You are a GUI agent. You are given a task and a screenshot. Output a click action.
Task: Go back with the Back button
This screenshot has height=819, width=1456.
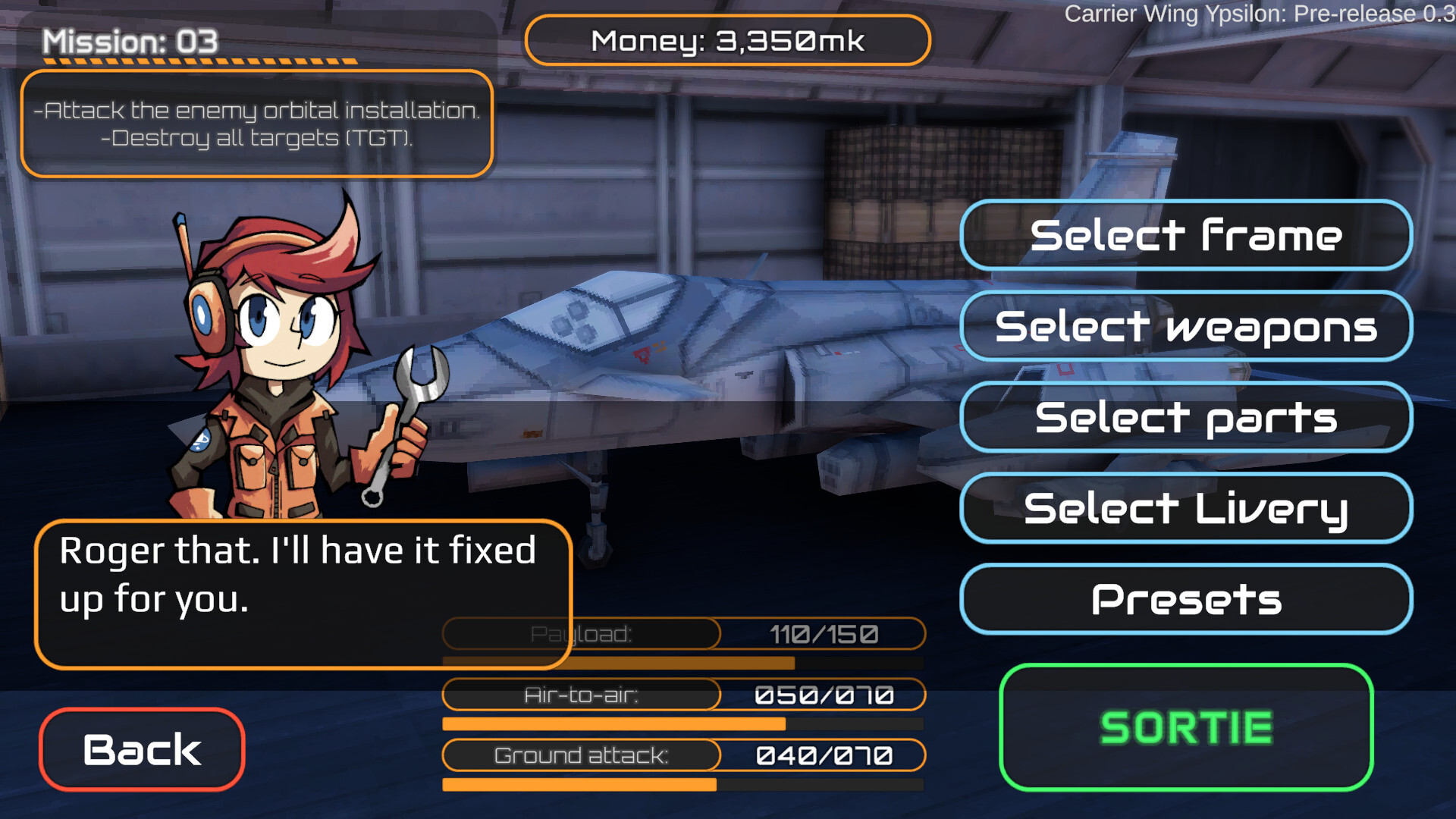coord(141,749)
